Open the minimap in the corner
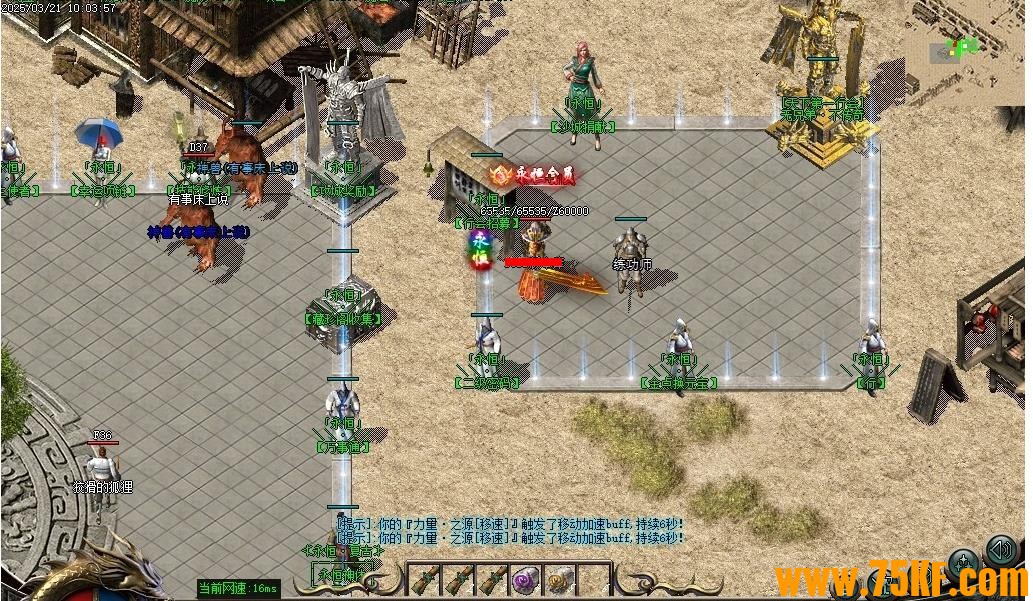This screenshot has width=1033, height=601. tap(966, 48)
